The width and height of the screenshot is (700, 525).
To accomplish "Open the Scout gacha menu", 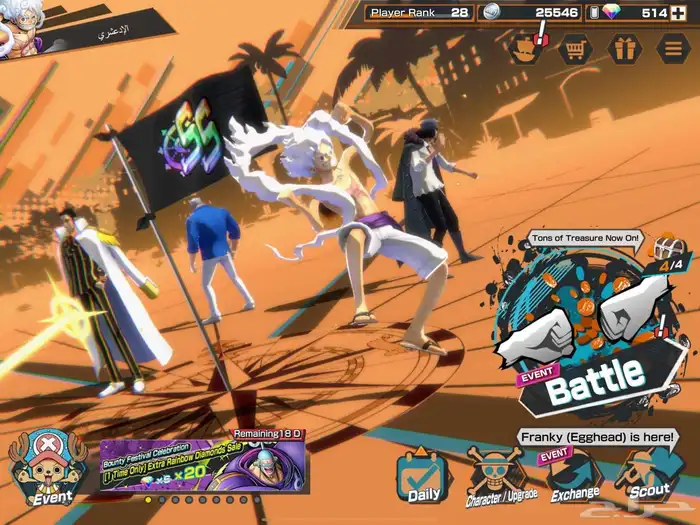I will point(648,477).
